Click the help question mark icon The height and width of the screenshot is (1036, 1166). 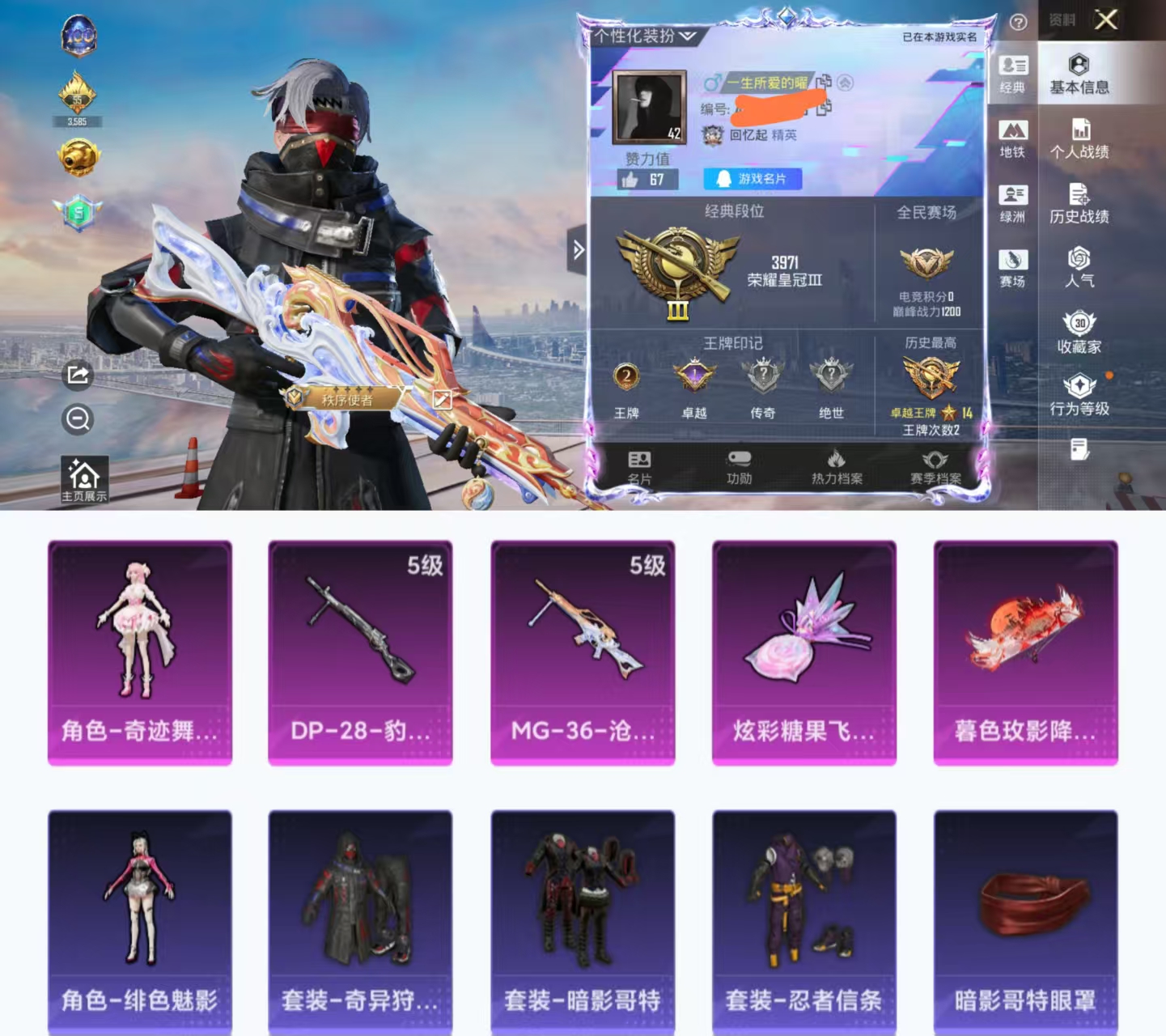(1019, 23)
